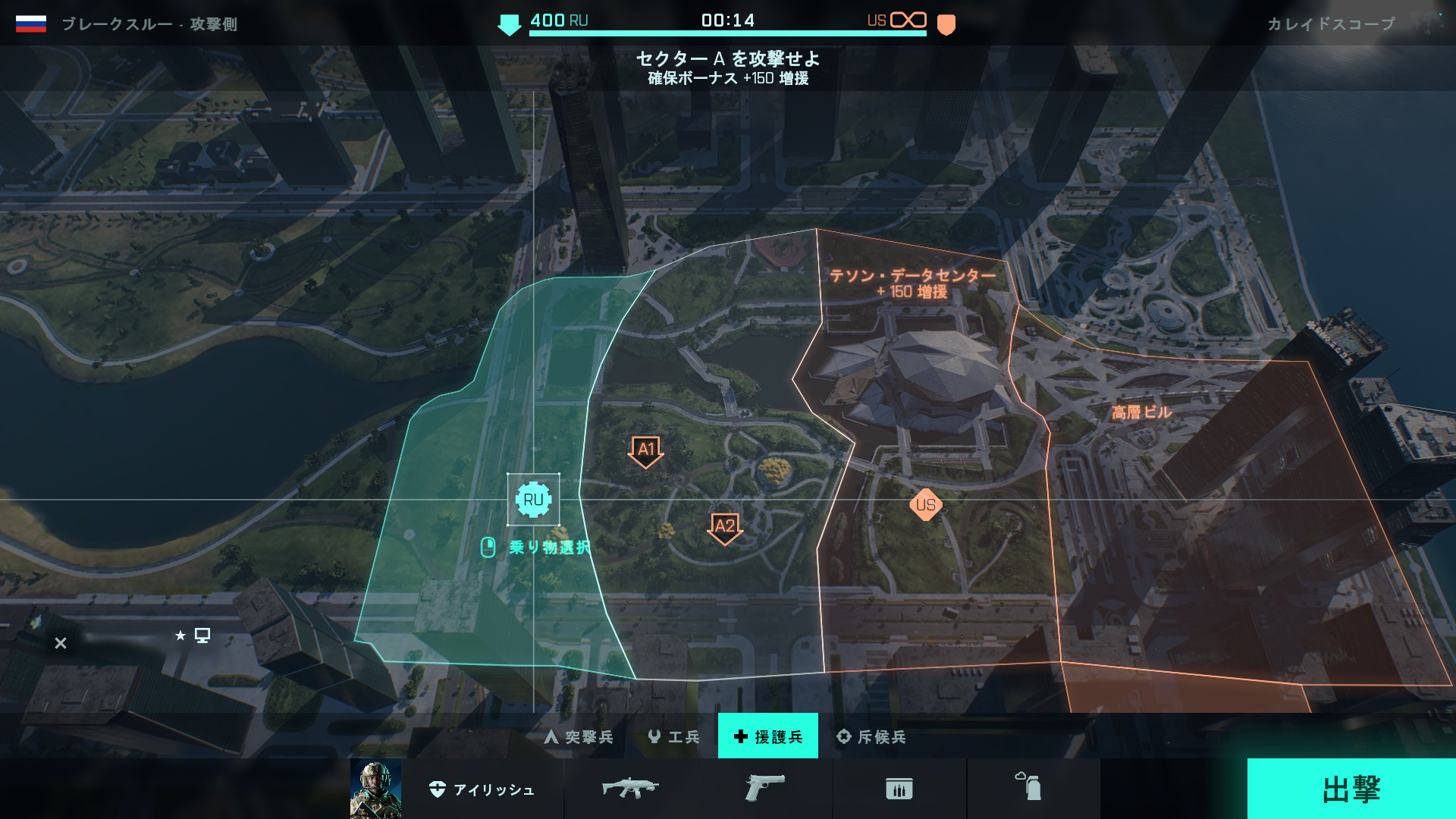
Task: Click the A1 objective marker
Action: tap(646, 450)
